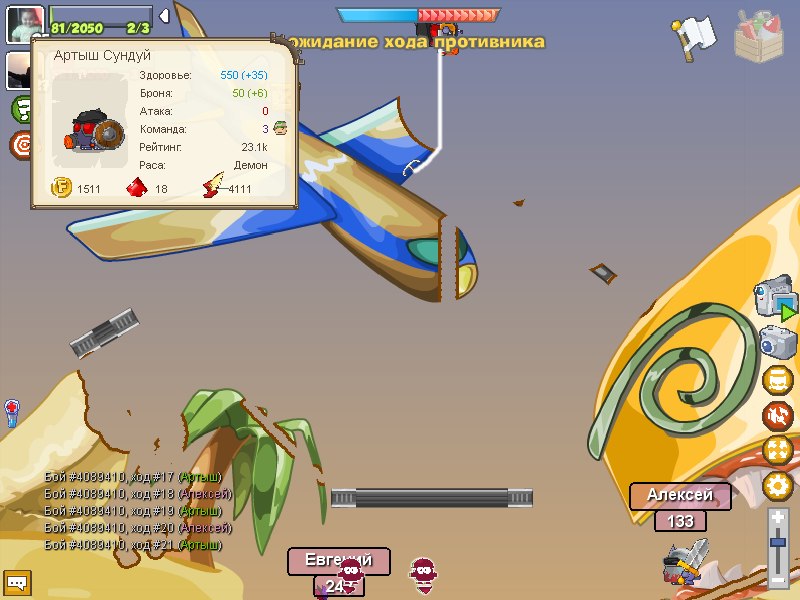The height and width of the screenshot is (600, 800).
Task: Select the second player avatar portrait
Action: pyautogui.click(x=17, y=68)
